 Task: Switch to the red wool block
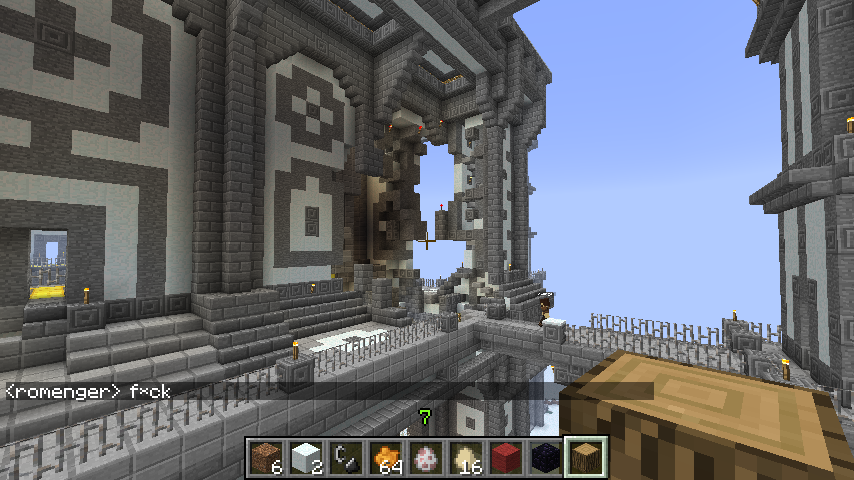(x=507, y=458)
